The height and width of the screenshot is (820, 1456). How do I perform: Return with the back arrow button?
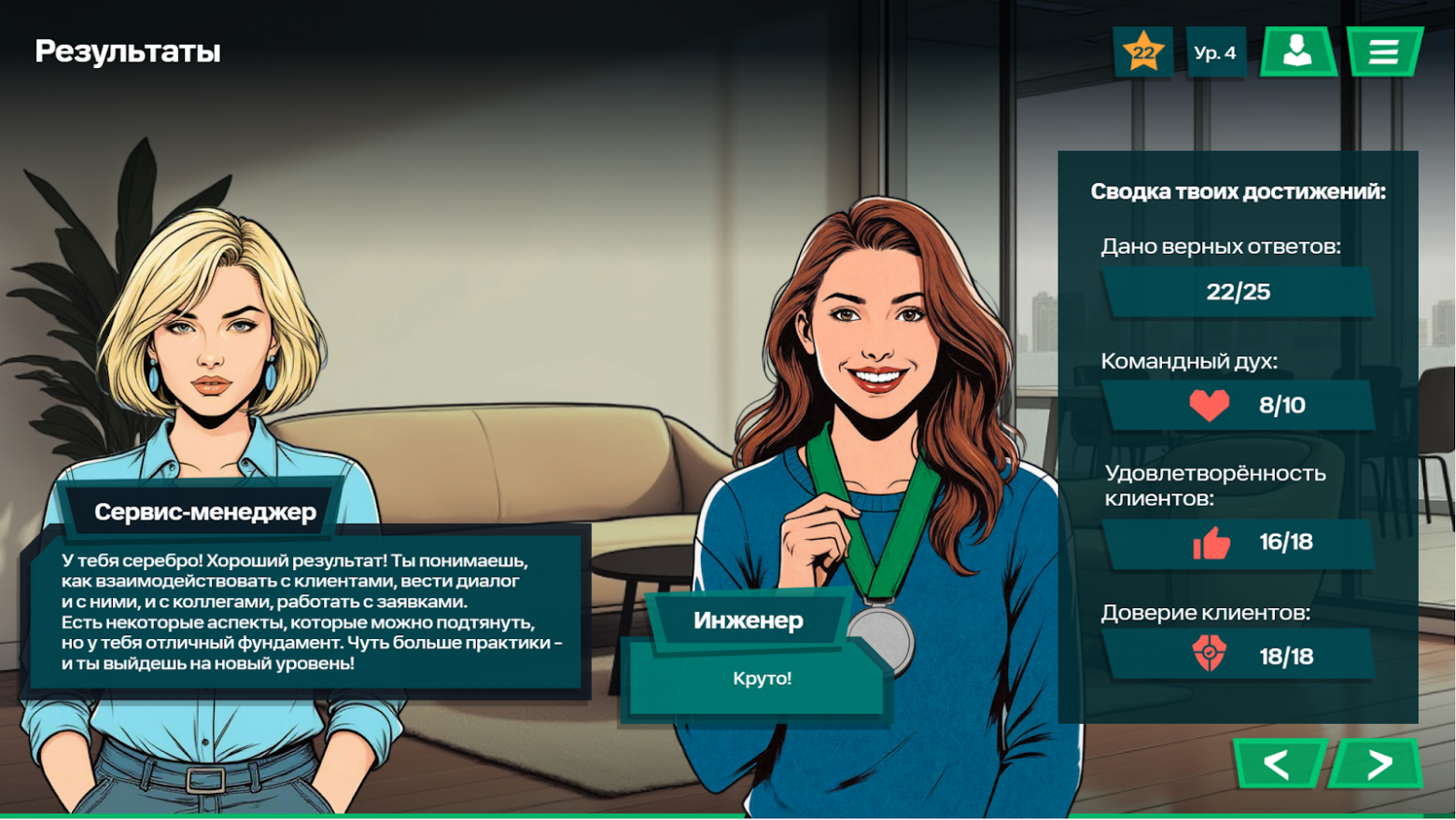(x=1278, y=764)
